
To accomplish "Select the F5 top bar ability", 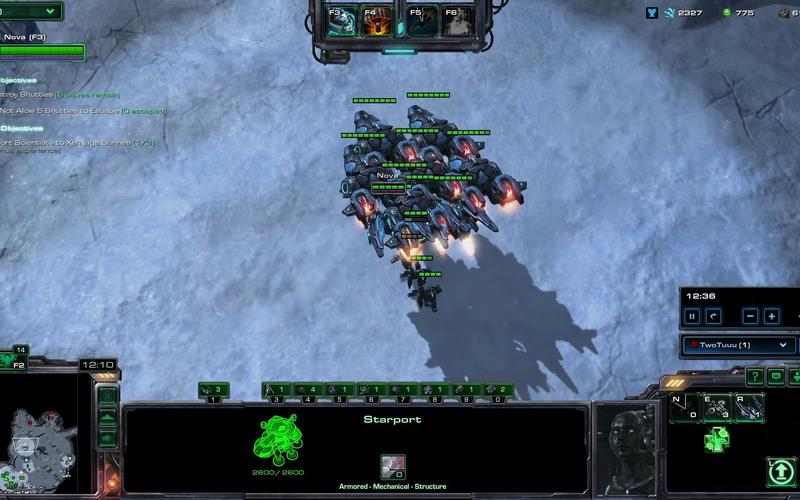I will tap(423, 19).
